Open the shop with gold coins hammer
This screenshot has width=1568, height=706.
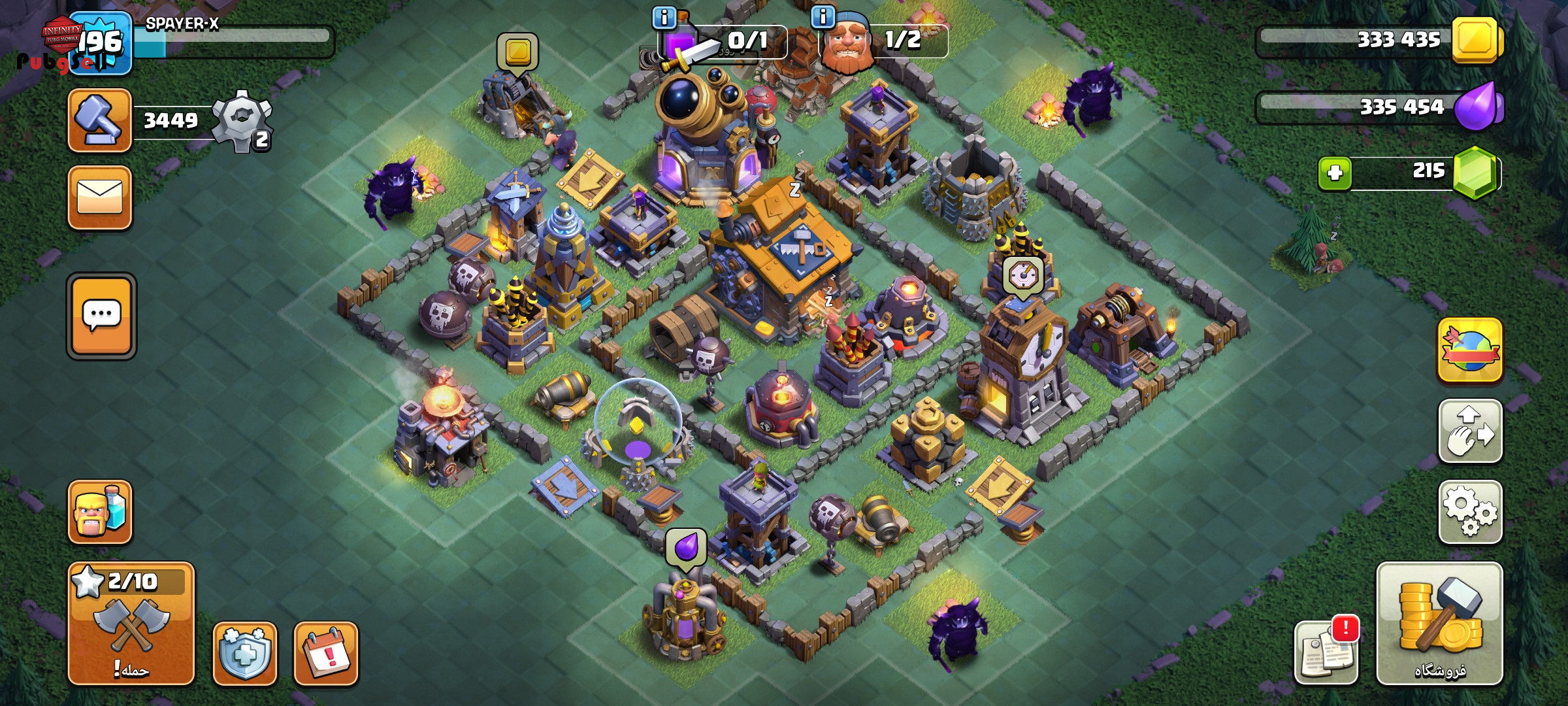point(1439,623)
